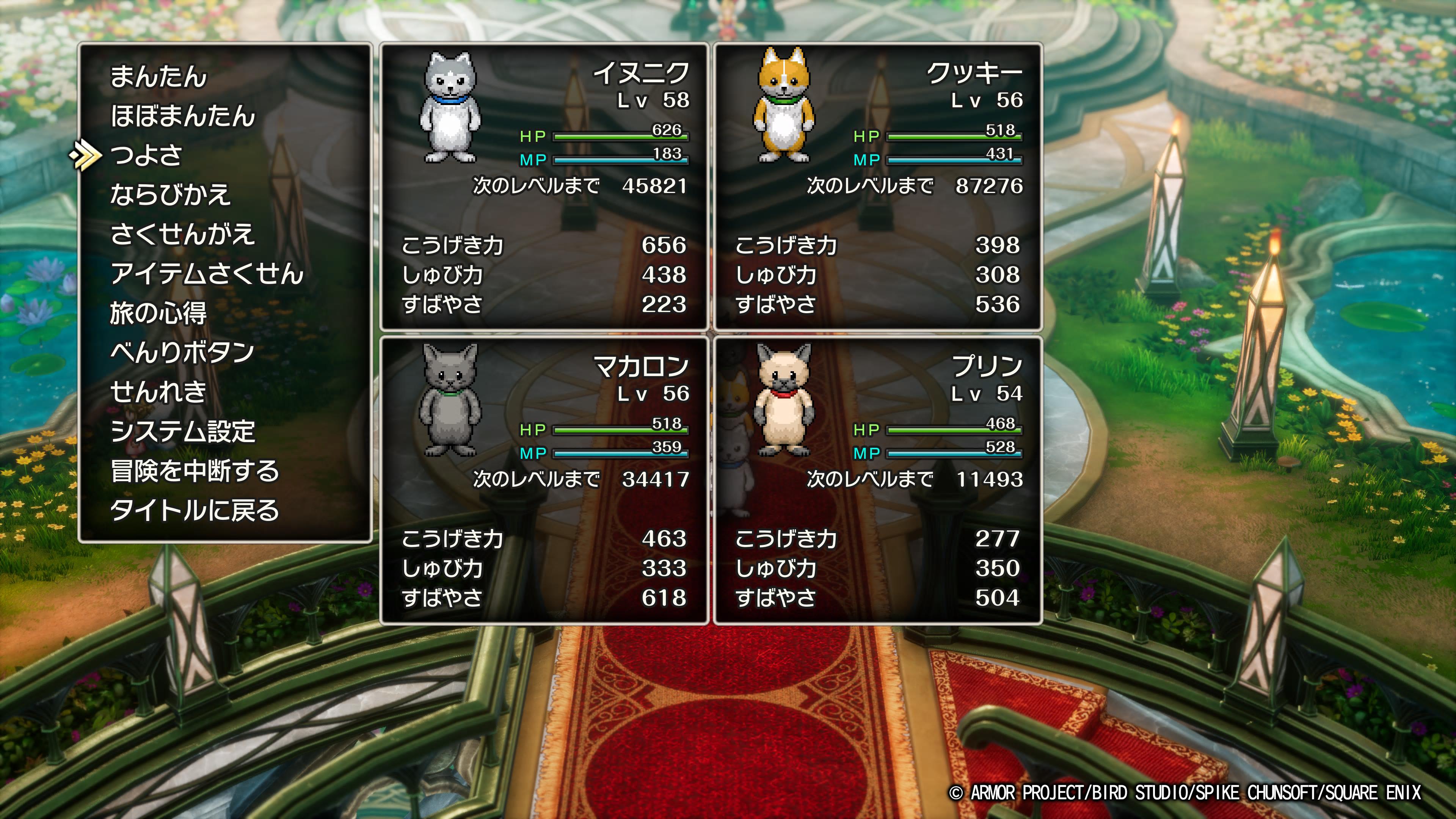
Task: Pick クッキー's character panel
Action: 878,187
